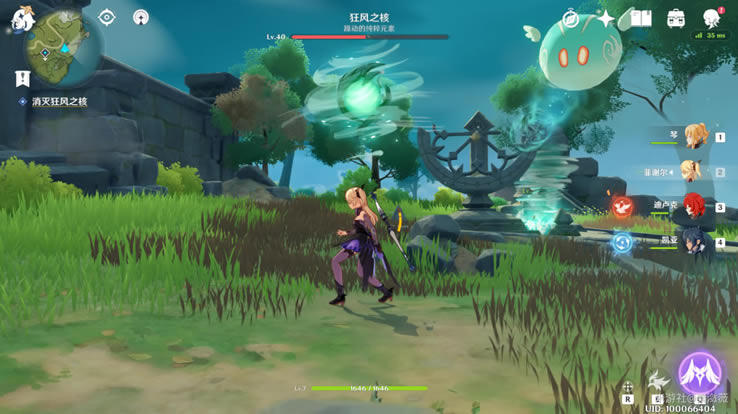Activate the purple winged elemental burst
Screen dimensions: 738x414
pyautogui.click(x=700, y=372)
